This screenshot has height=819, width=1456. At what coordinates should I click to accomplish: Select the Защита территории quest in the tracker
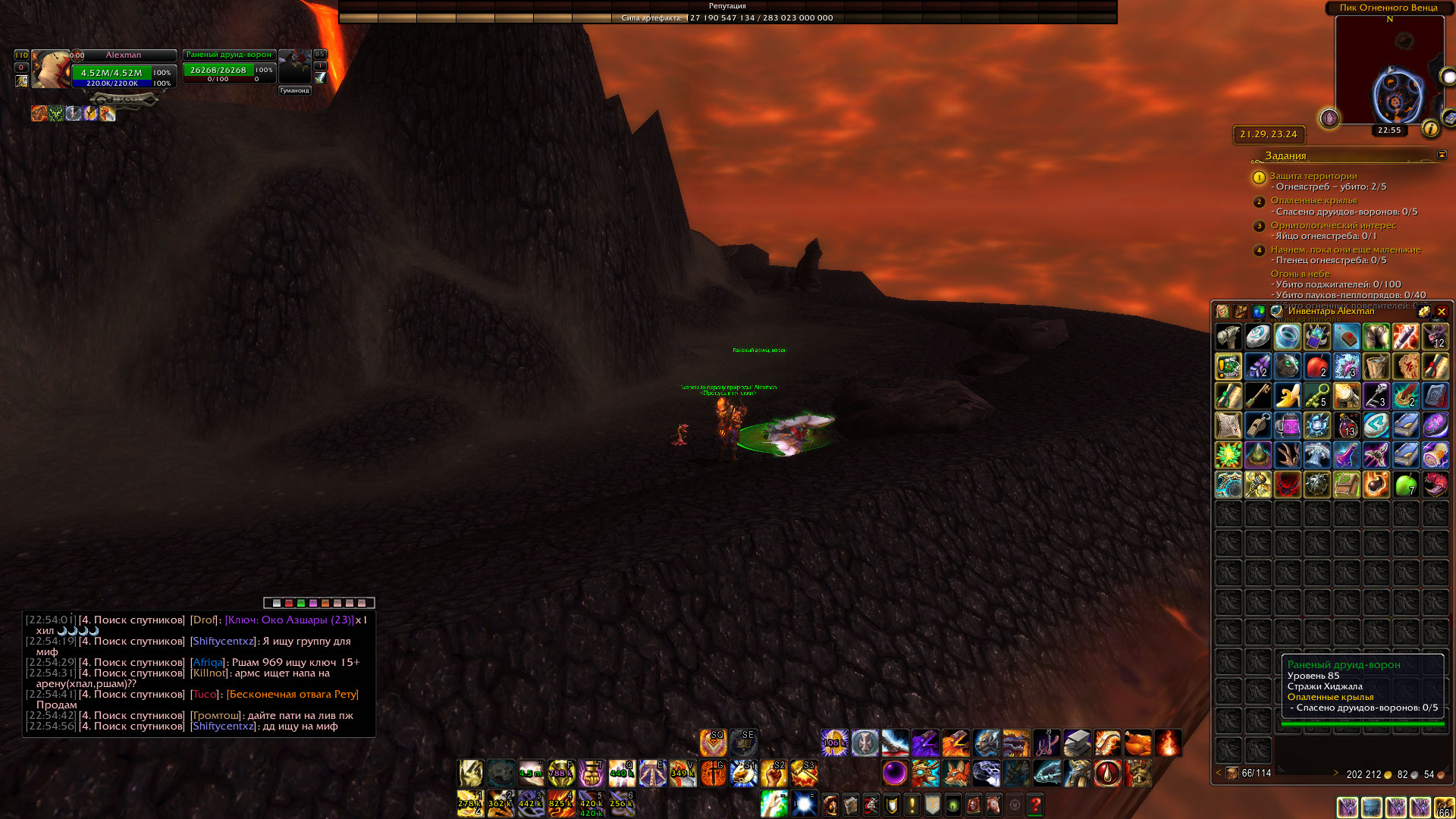[1313, 176]
